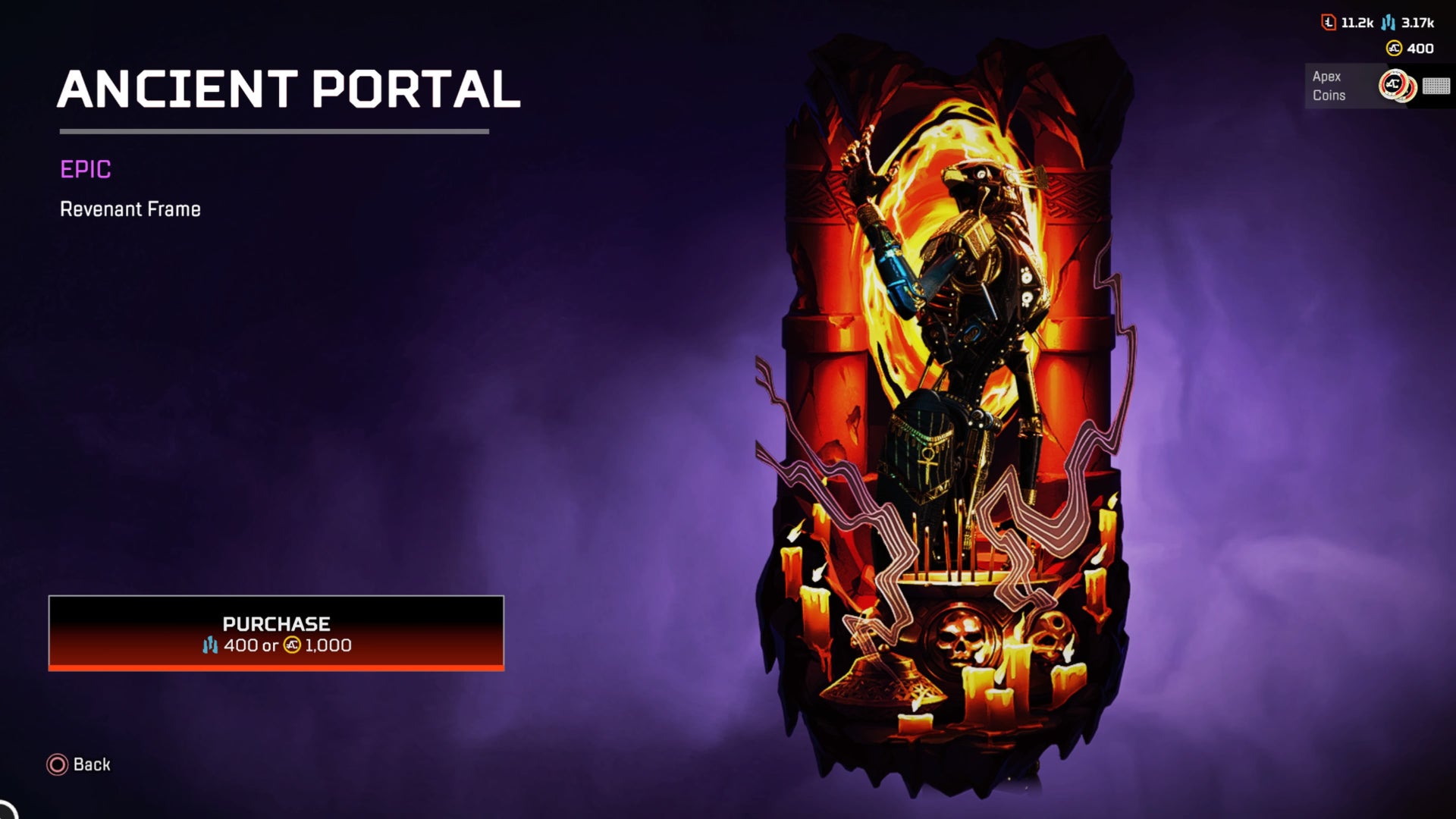Click the Crafting Metals icon inside Purchase button
Screen dimensions: 1456x819
pos(210,645)
